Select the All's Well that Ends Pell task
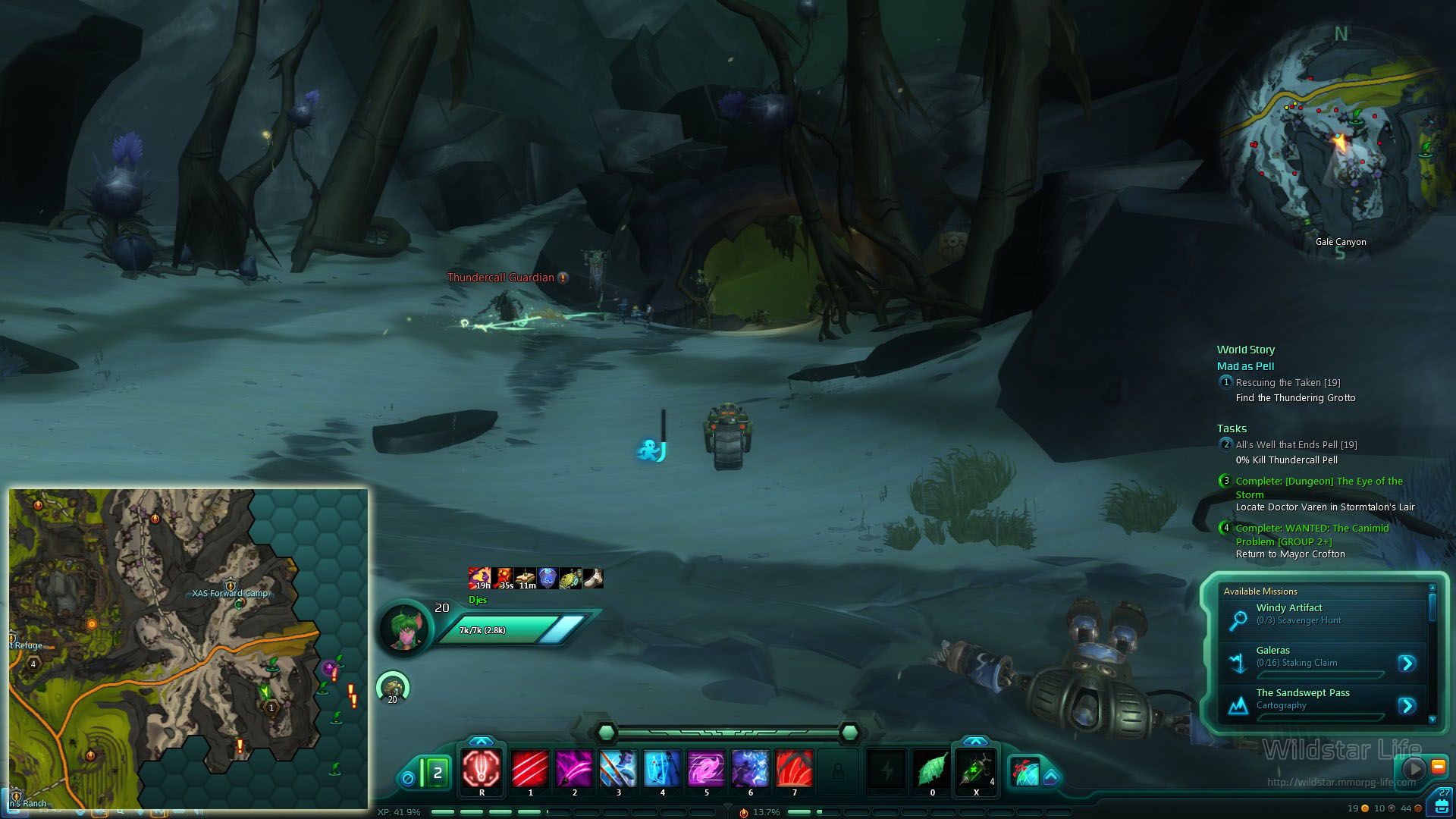 [x=1296, y=445]
